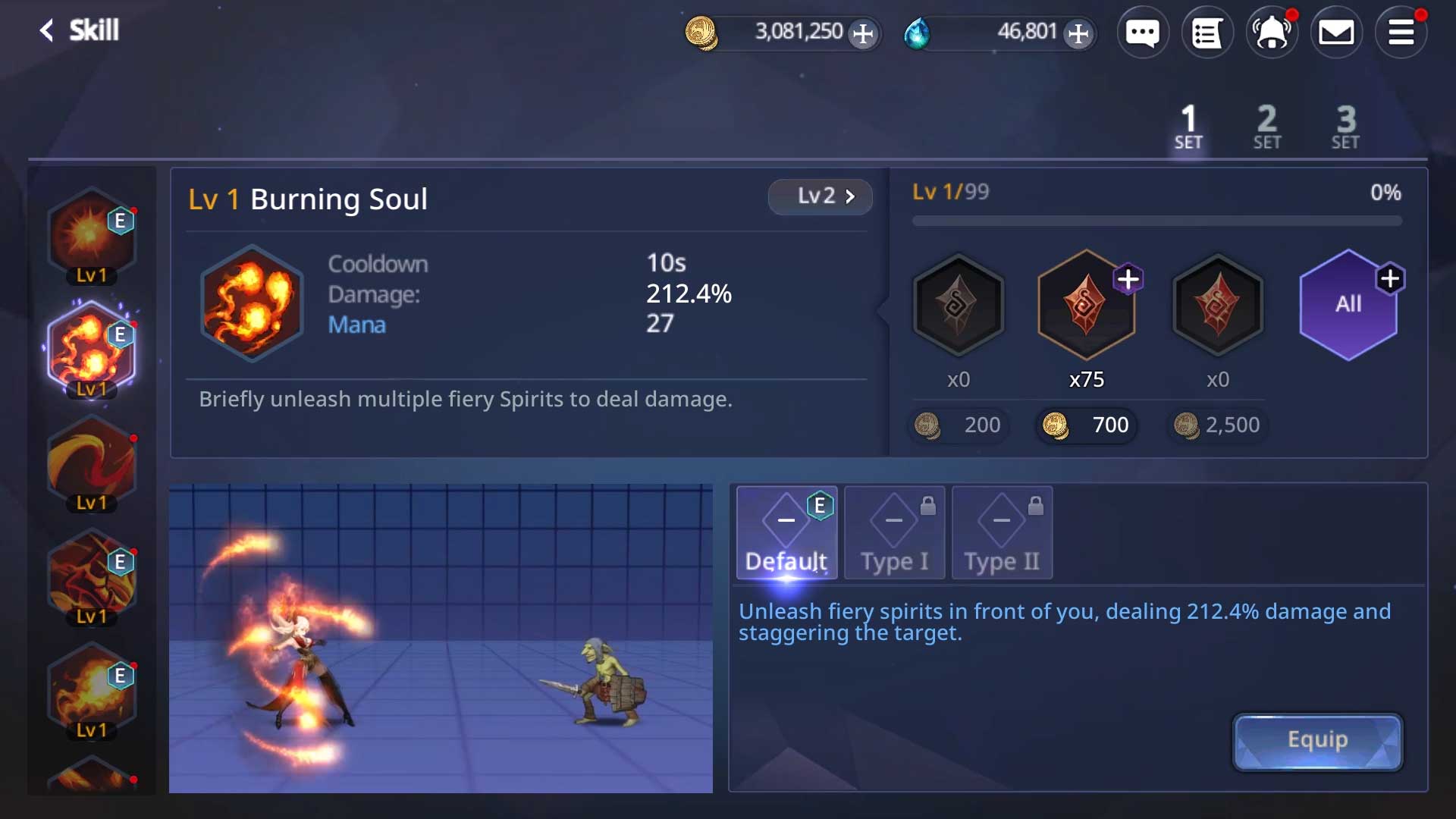Show Lv2 preview for Burning Soul
The image size is (1456, 819).
[x=820, y=196]
